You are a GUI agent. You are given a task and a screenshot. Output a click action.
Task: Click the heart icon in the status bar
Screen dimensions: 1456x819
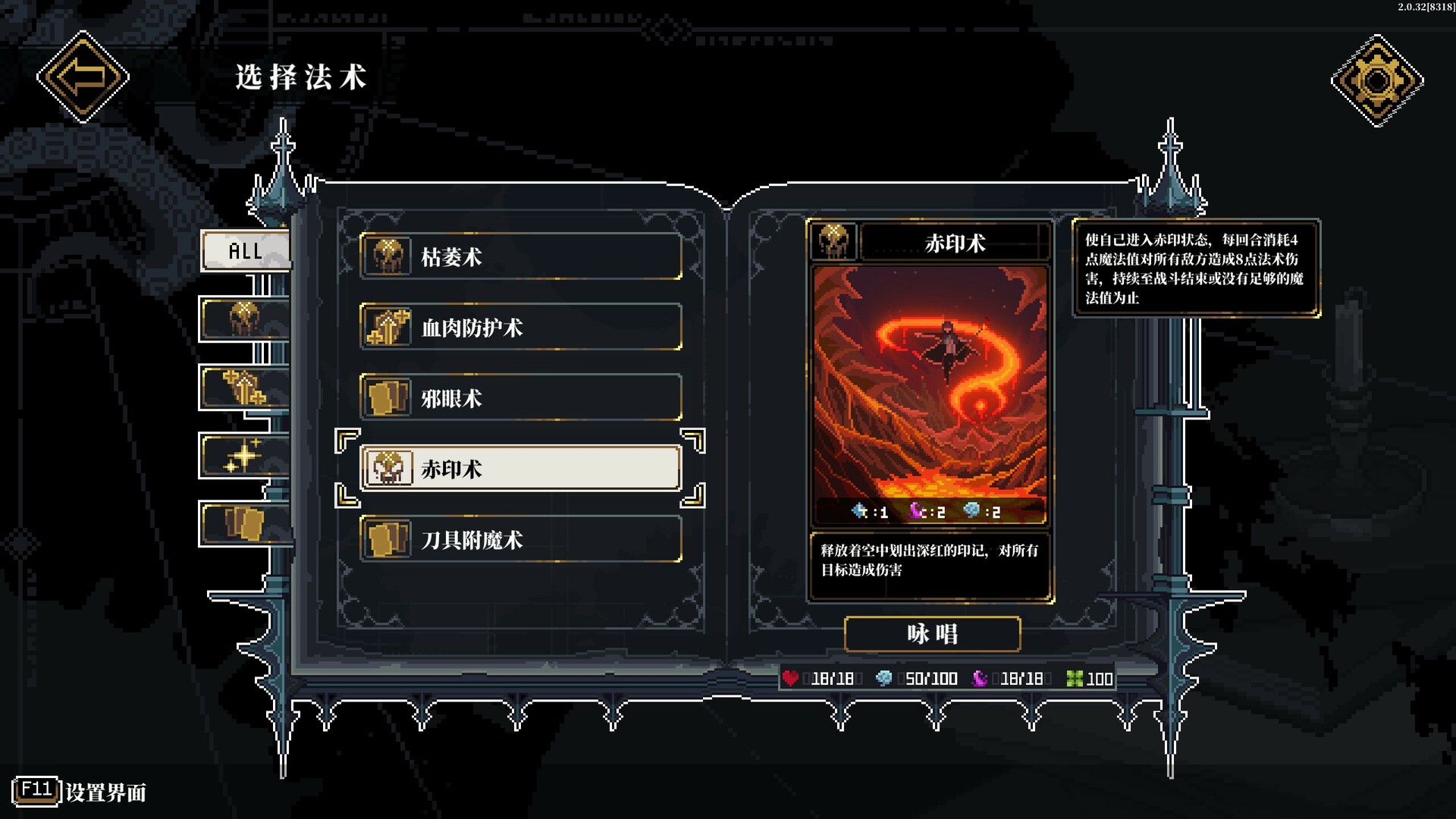[792, 679]
